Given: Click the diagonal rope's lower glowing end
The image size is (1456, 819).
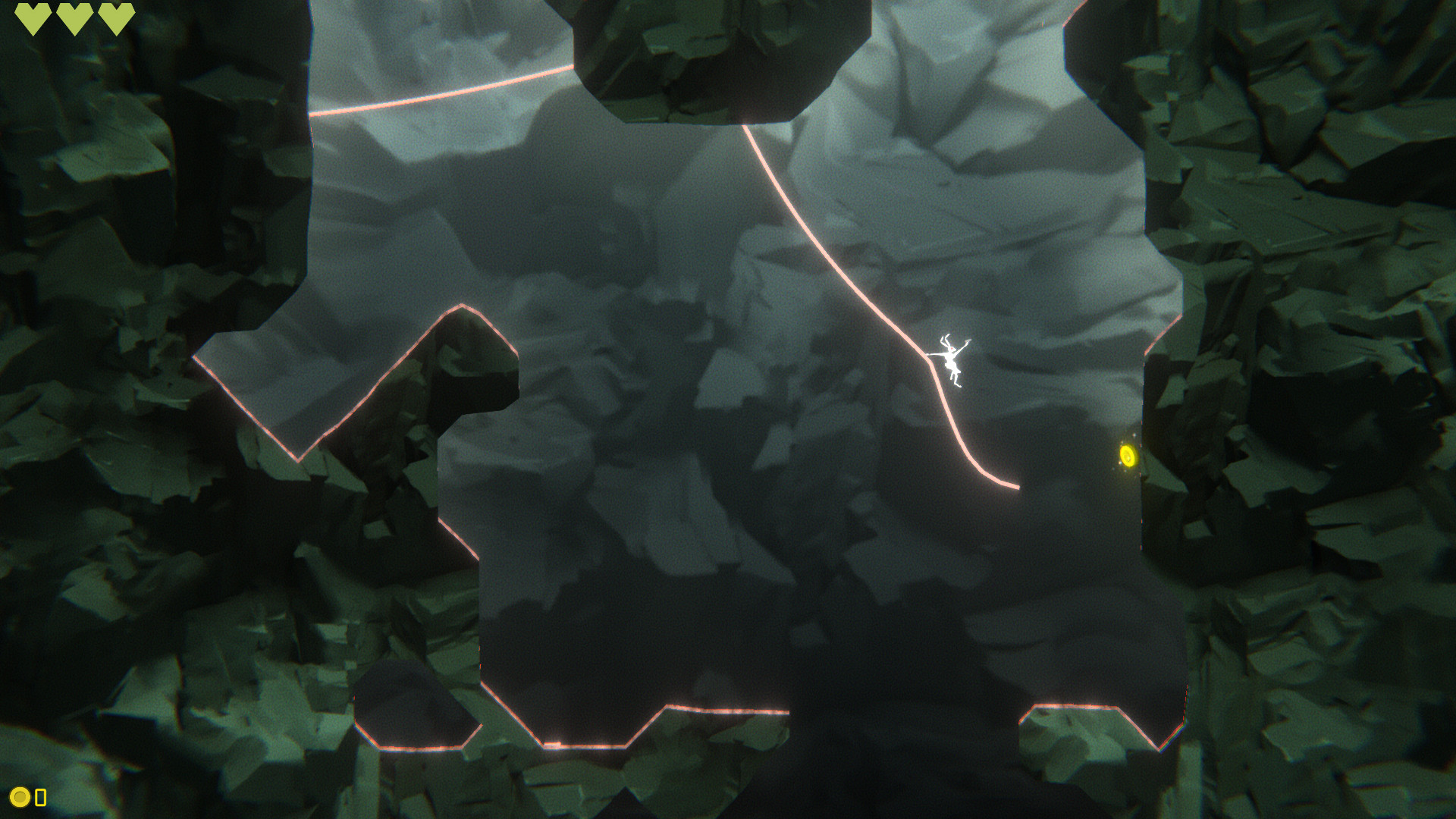Looking at the screenshot, I should click(x=1016, y=485).
